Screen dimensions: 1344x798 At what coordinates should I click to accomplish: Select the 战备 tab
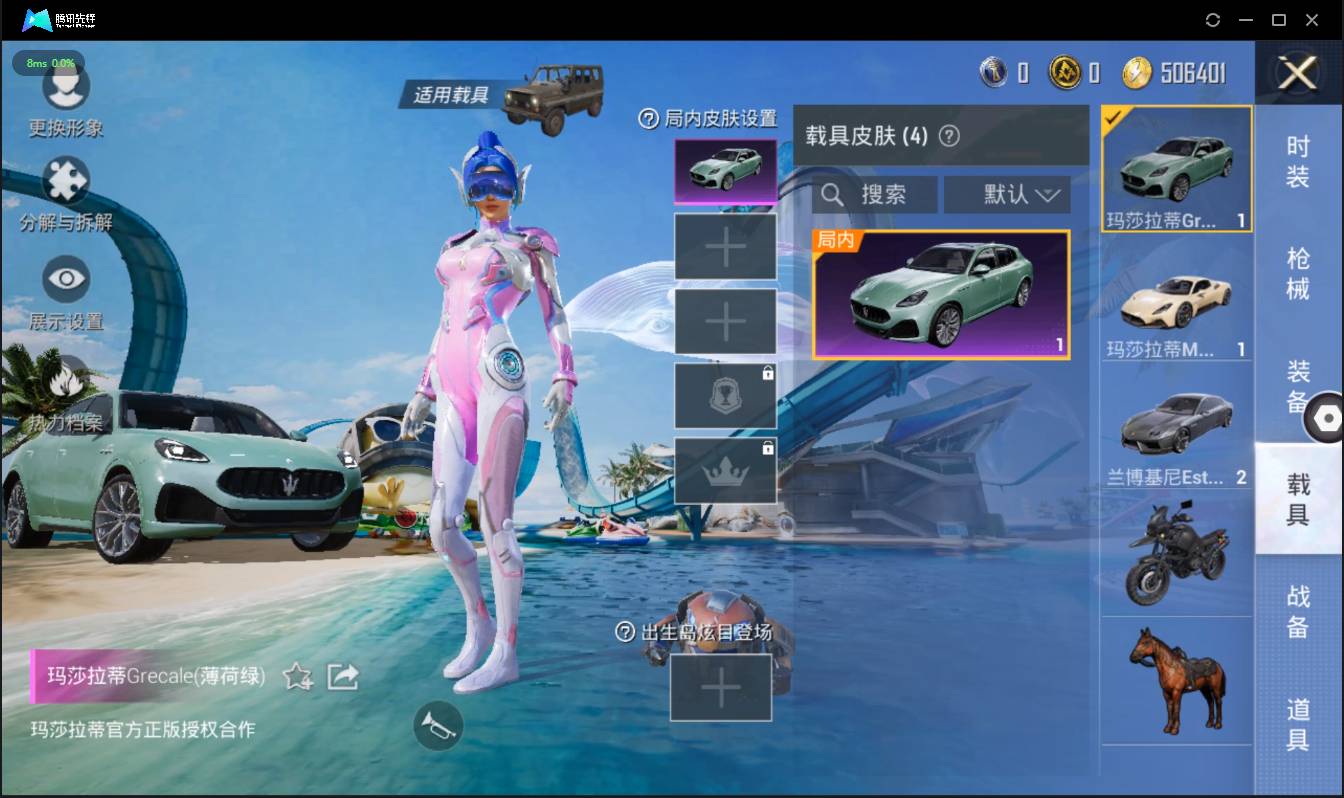click(x=1298, y=611)
